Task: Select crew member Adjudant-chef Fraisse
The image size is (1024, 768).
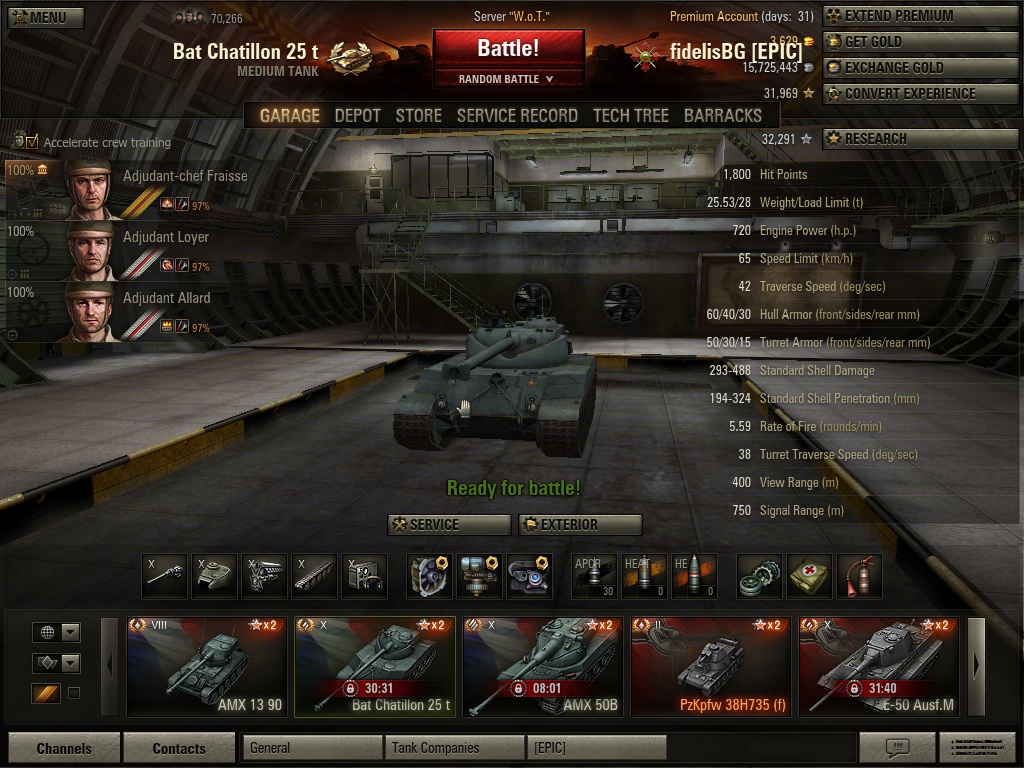Action: tap(126, 188)
